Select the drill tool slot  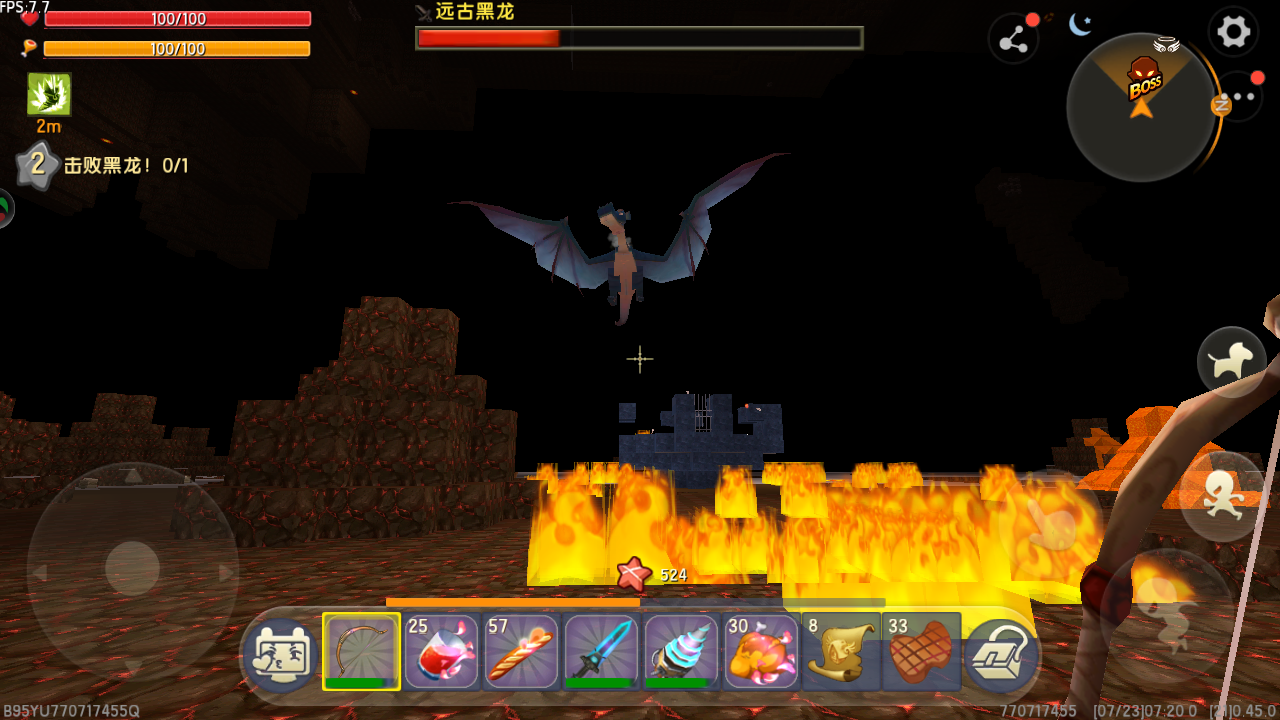tap(681, 651)
